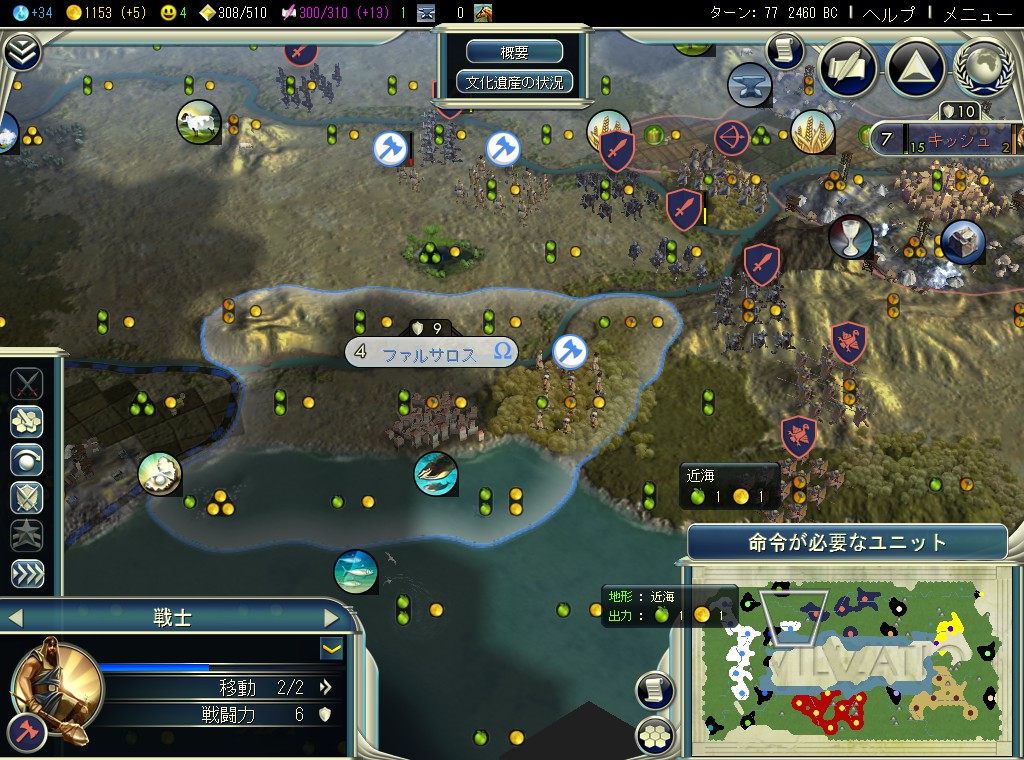Open the notification log scroll icon near top
This screenshot has height=760, width=1024.
pyautogui.click(x=786, y=49)
